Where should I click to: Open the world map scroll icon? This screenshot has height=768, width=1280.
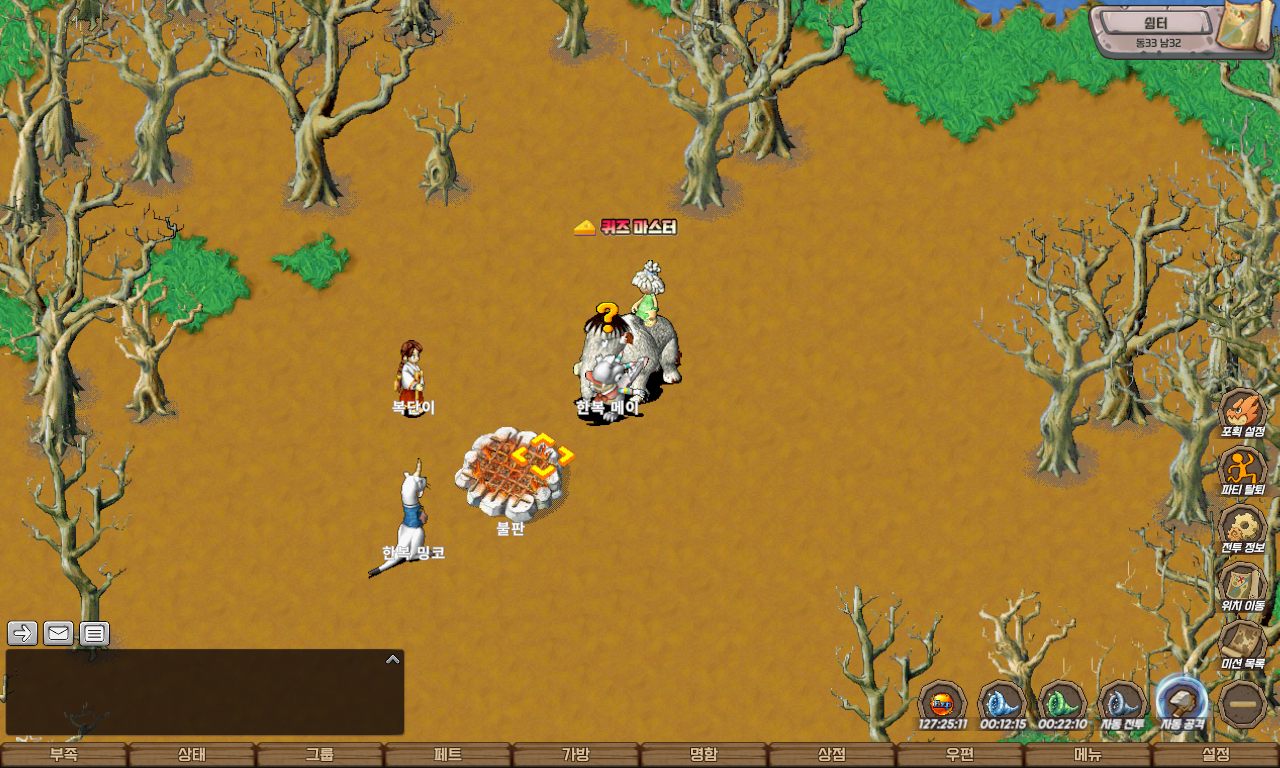(1246, 27)
